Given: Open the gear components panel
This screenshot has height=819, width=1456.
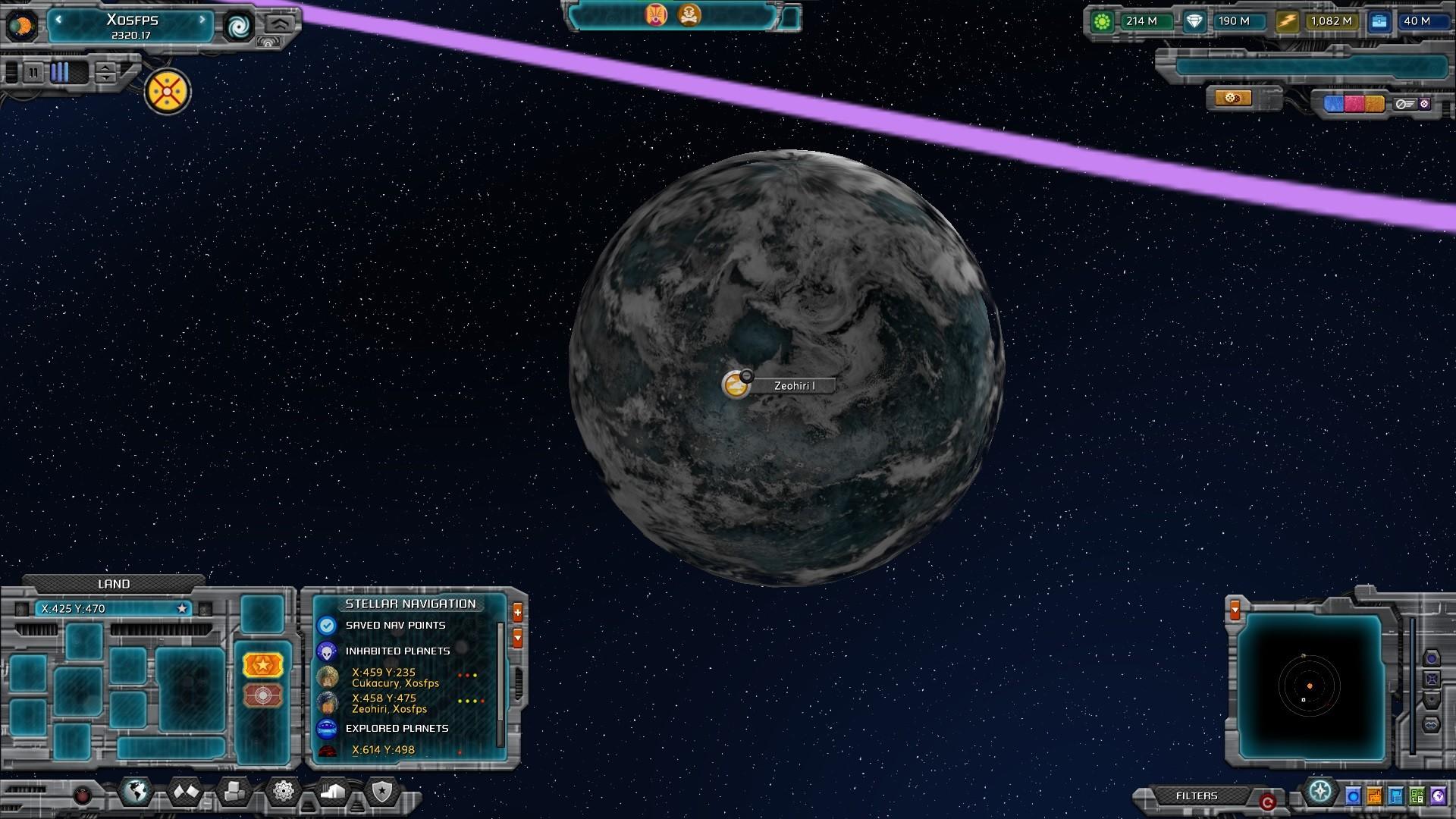Looking at the screenshot, I should tap(283, 791).
